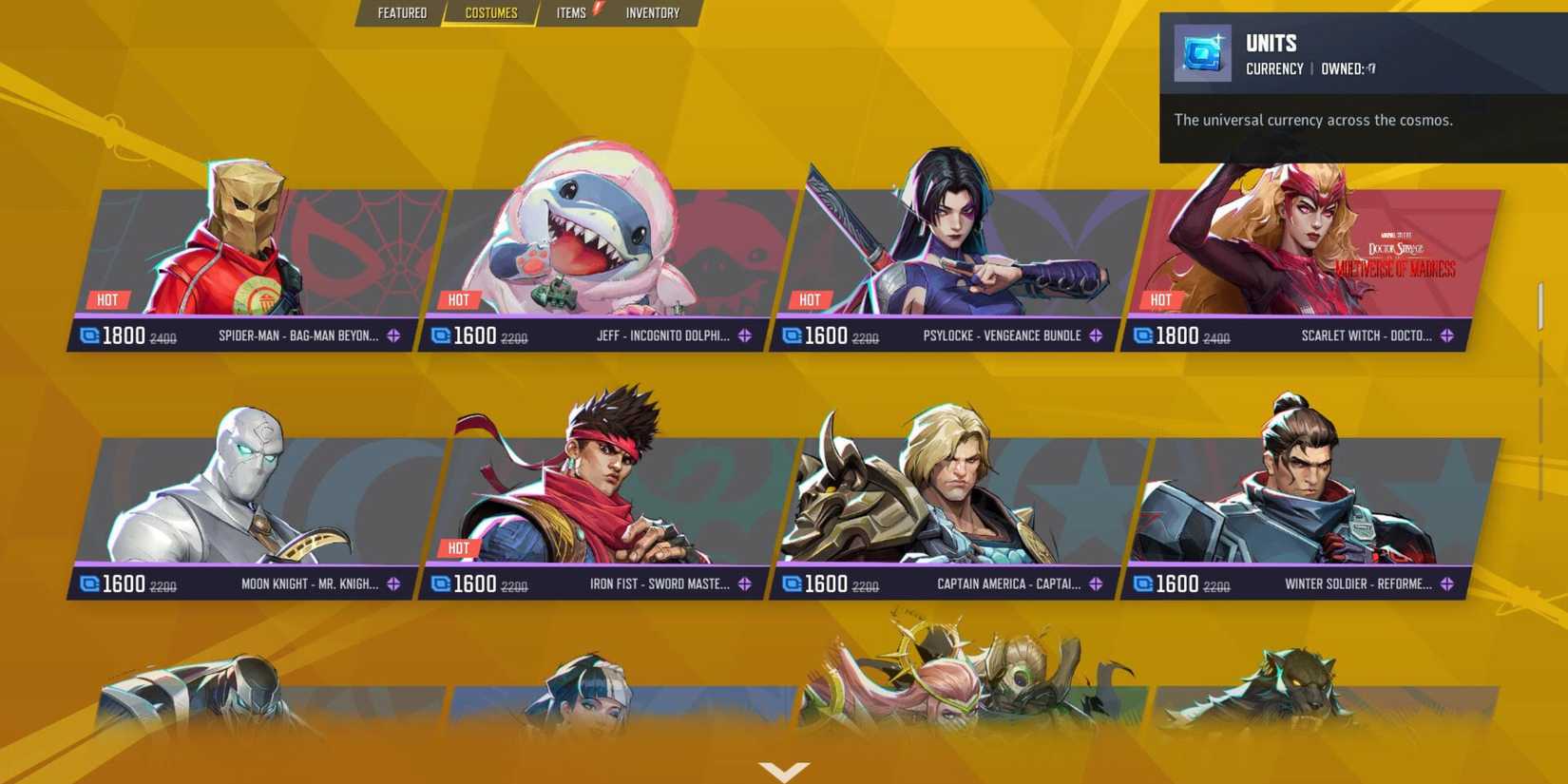Click the plus icon next to Moon Knight - Mr. Knight
Screen dimensions: 1568x784
click(394, 584)
